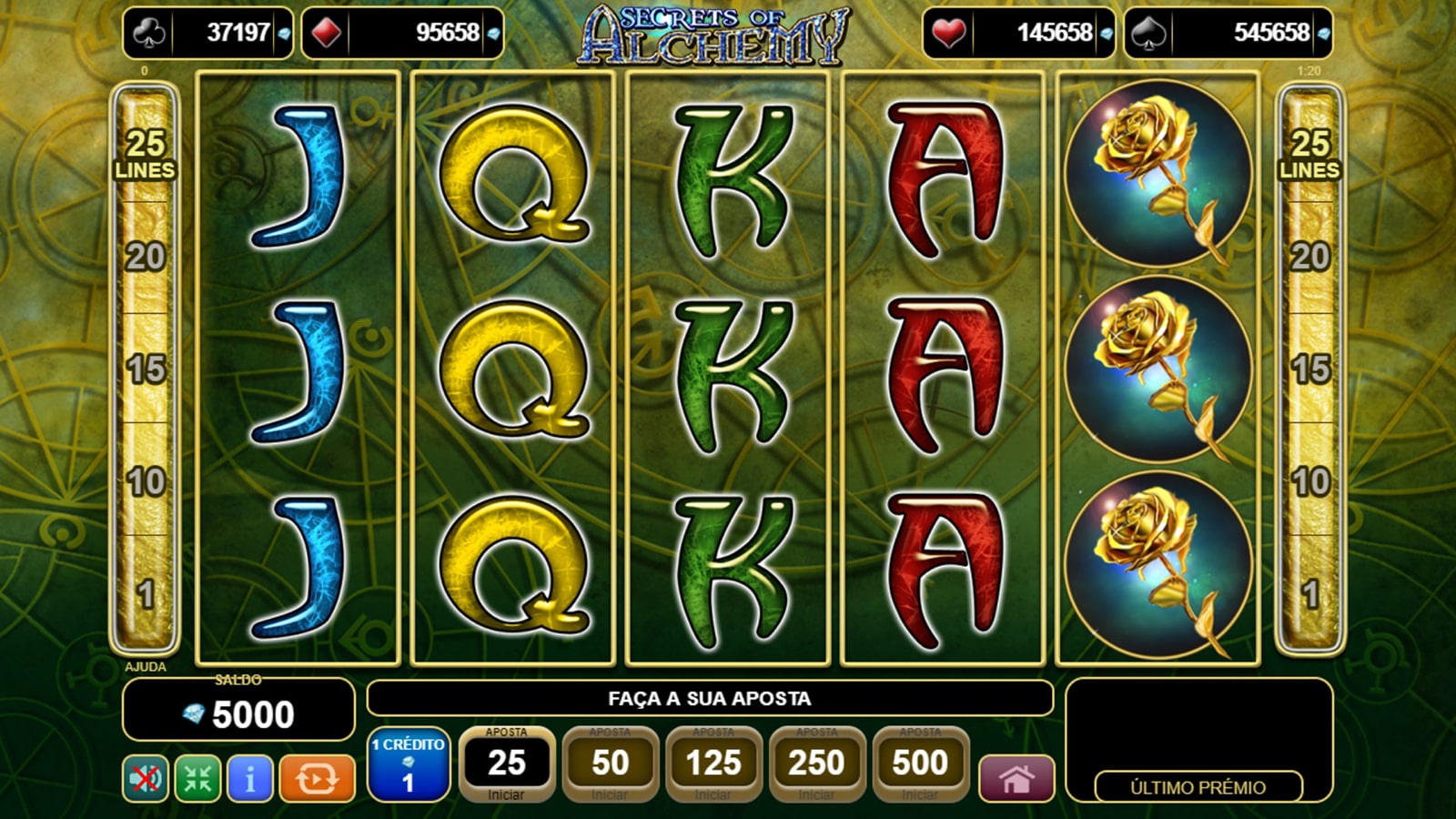Start a spin with the 25 bet
Image resolution: width=1456 pixels, height=819 pixels.
click(507, 764)
